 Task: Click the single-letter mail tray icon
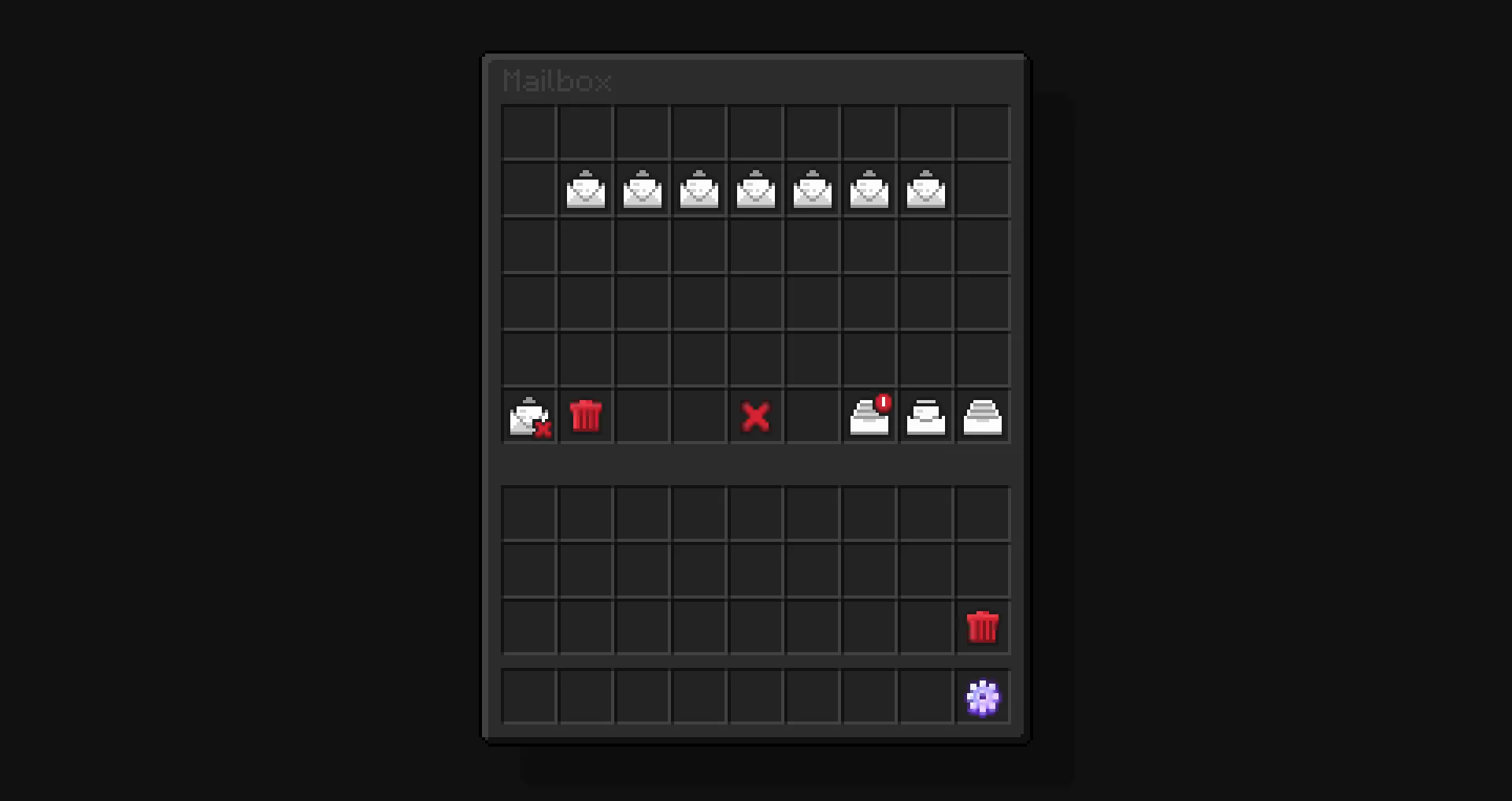pos(926,417)
